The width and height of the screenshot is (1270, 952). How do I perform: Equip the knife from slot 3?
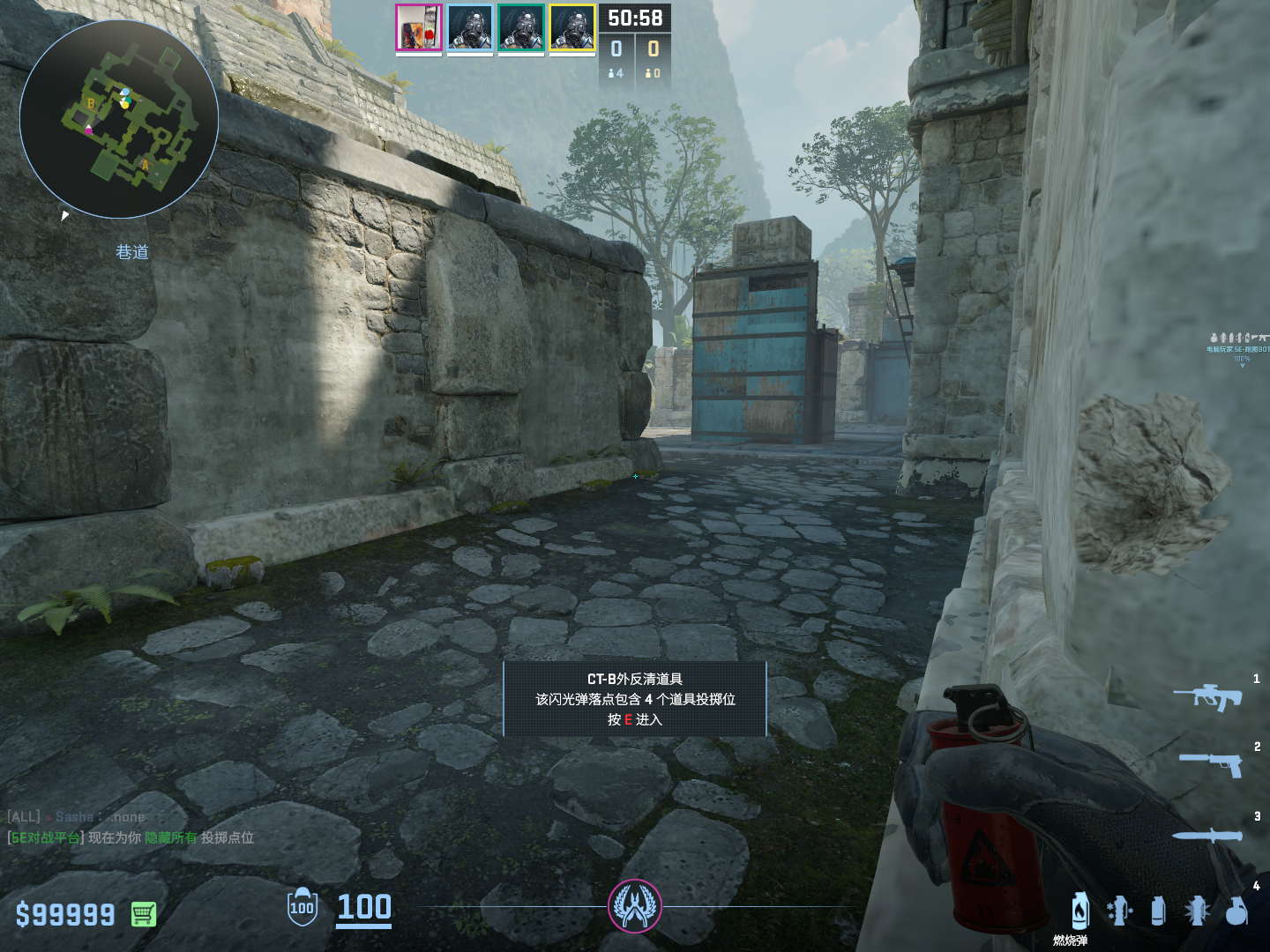(x=1206, y=835)
